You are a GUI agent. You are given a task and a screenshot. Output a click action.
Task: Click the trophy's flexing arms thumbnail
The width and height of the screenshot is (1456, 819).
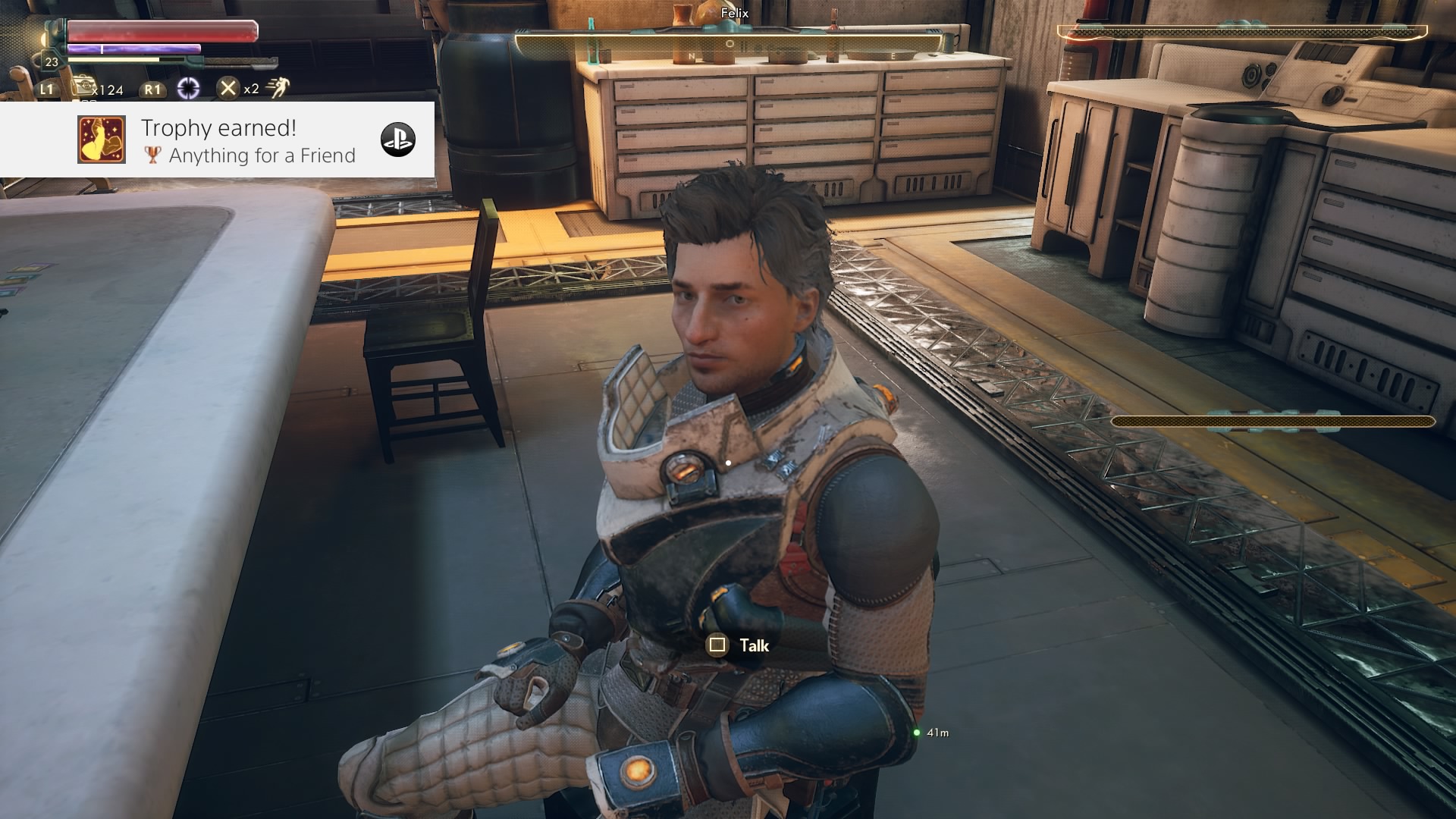coord(102,140)
